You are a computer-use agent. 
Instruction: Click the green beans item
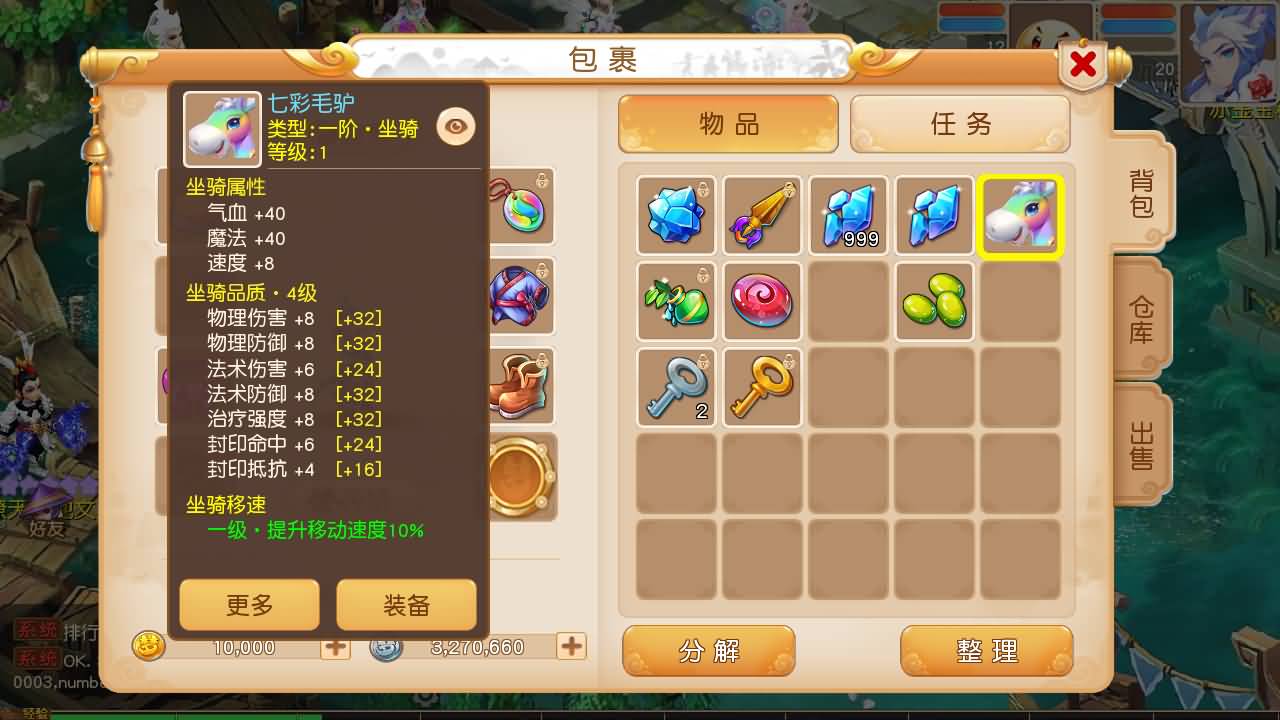coord(934,301)
